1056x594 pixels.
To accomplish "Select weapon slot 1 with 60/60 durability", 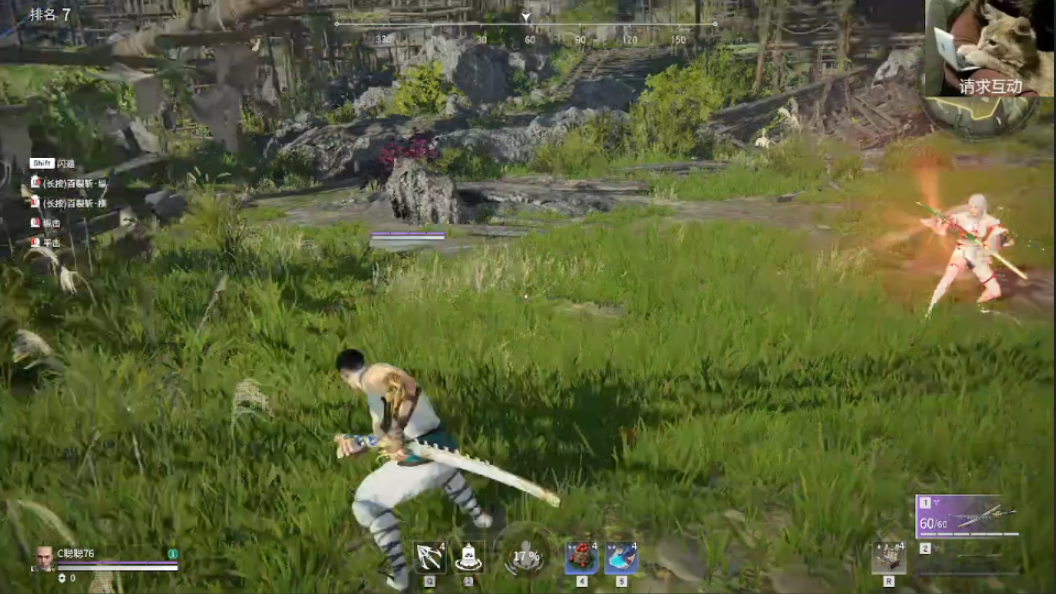I will coord(968,516).
